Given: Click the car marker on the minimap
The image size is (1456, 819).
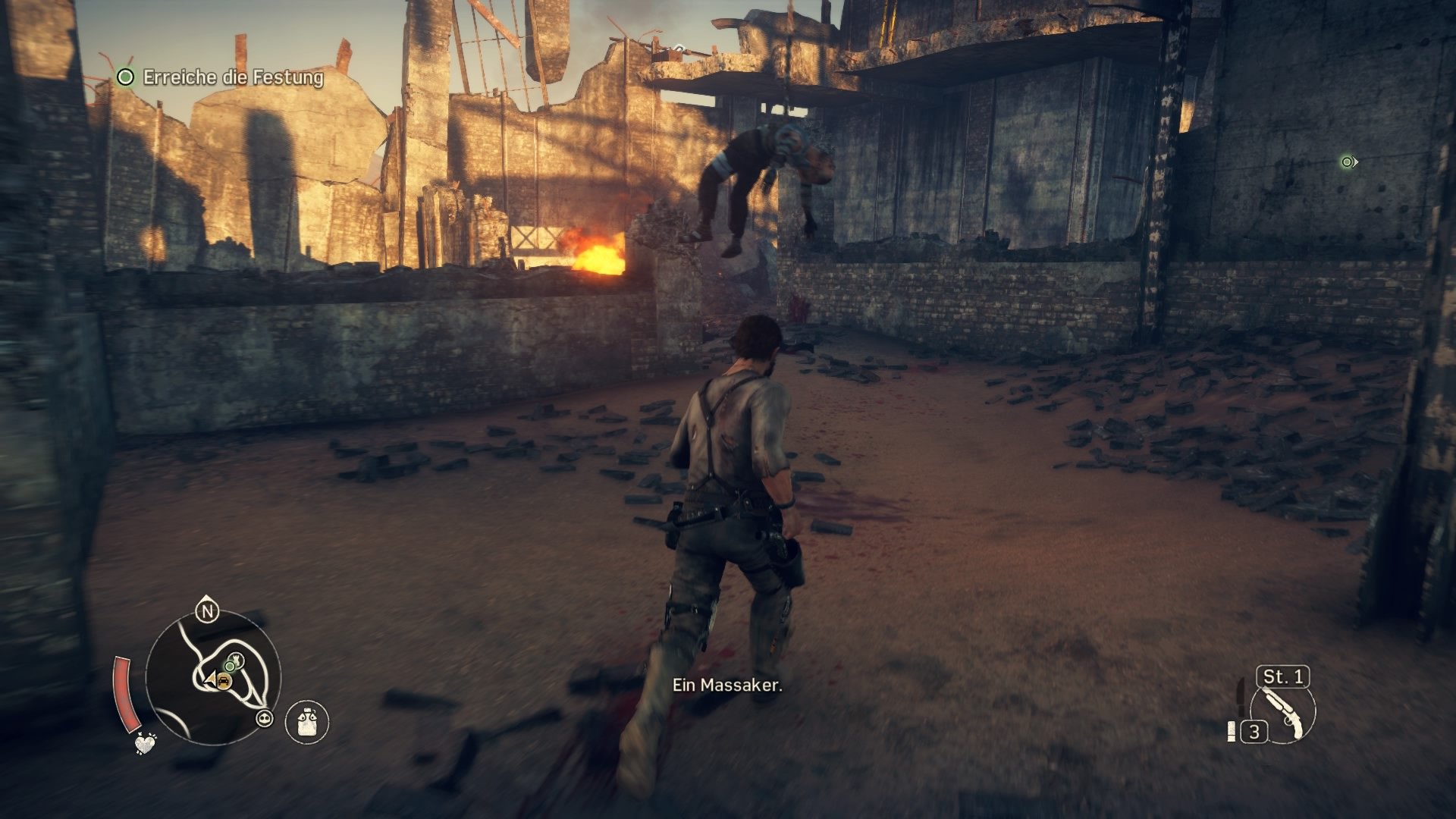Looking at the screenshot, I should 224,681.
